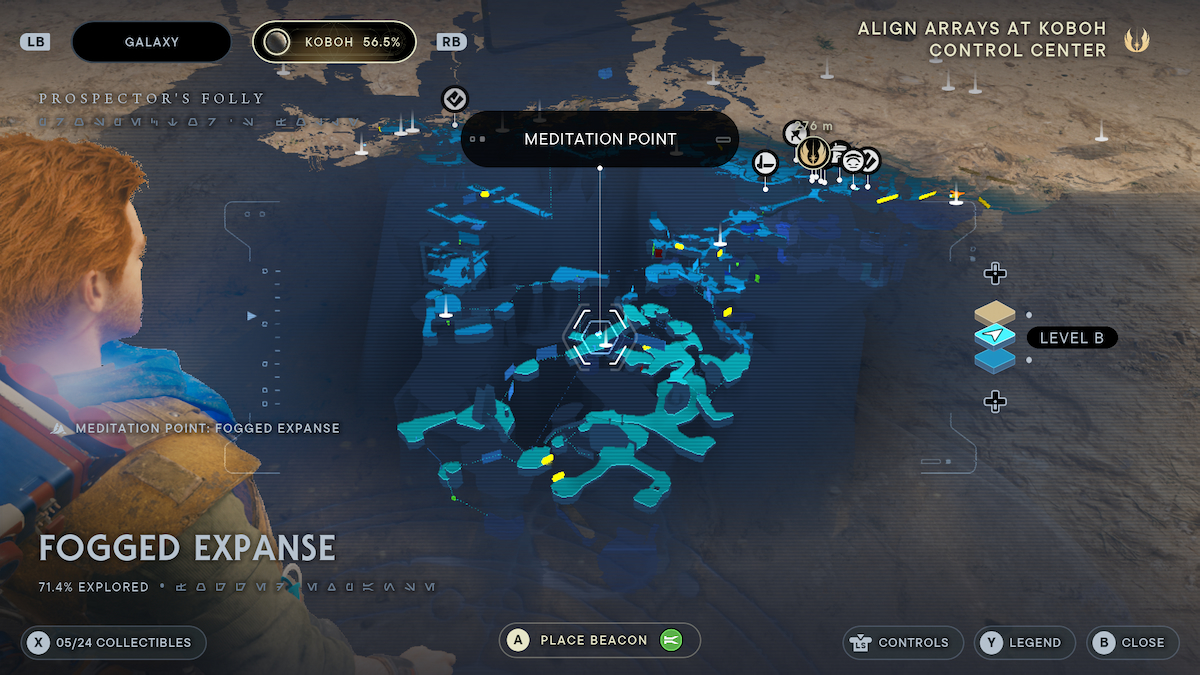Image resolution: width=1200 pixels, height=675 pixels.
Task: Select the highlighted Meditation Point marker
Action: tap(600, 336)
